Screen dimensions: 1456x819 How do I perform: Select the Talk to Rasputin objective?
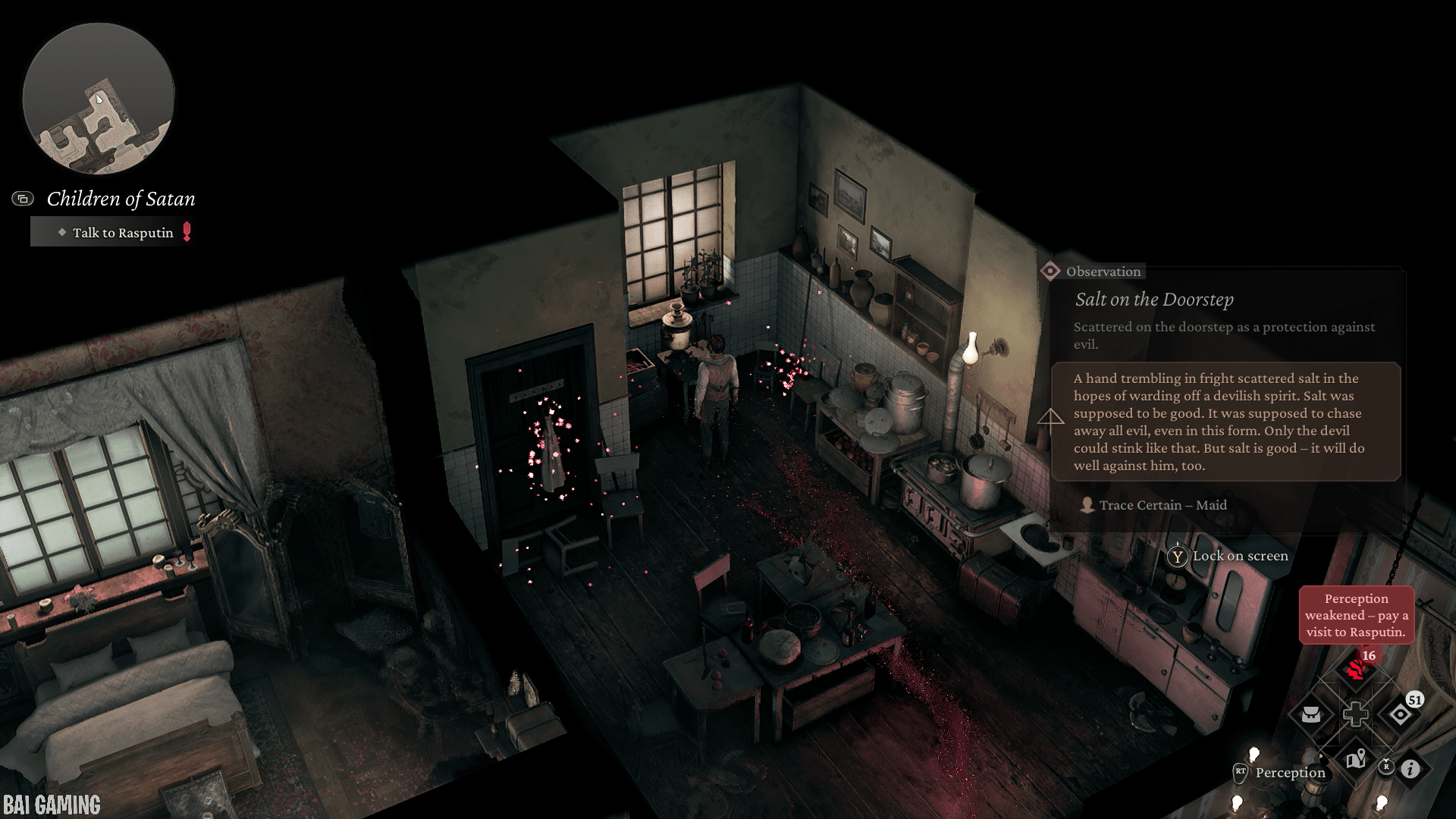point(123,233)
